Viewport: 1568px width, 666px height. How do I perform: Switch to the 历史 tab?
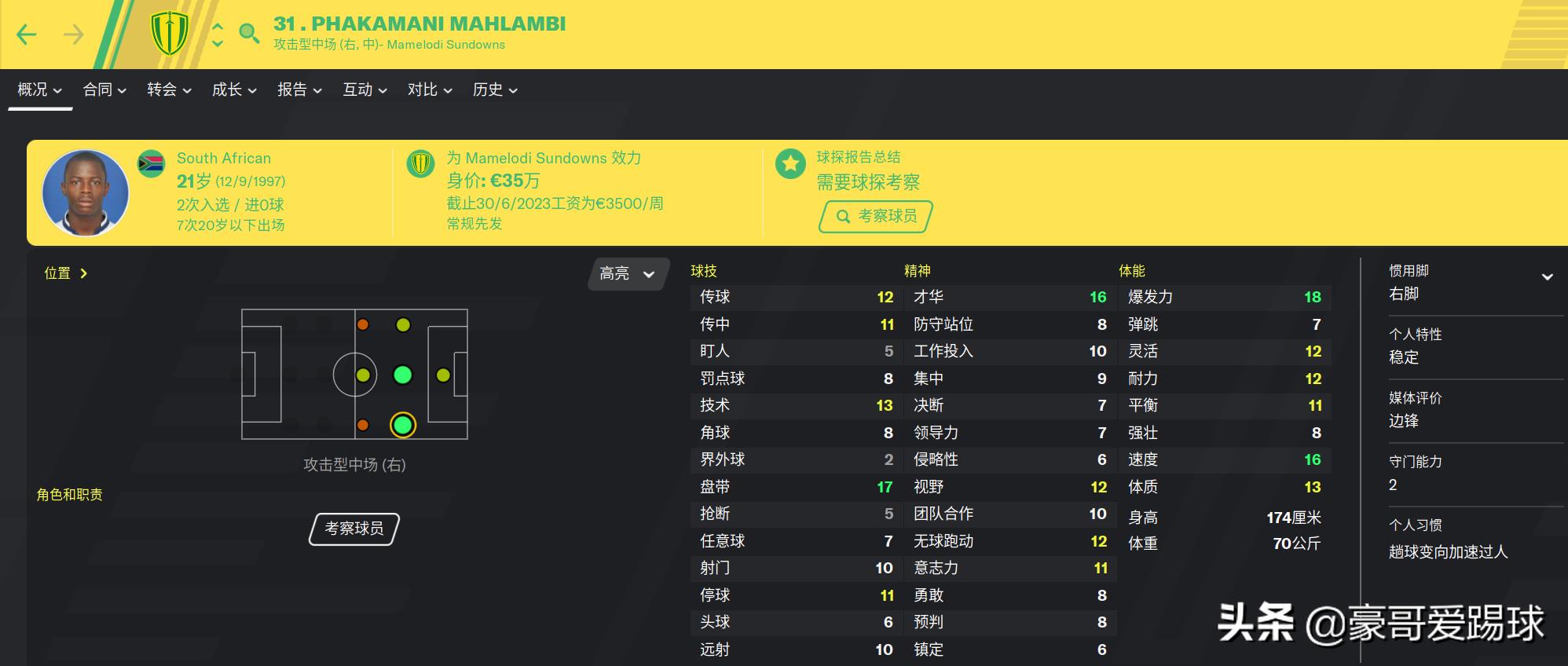[x=489, y=90]
